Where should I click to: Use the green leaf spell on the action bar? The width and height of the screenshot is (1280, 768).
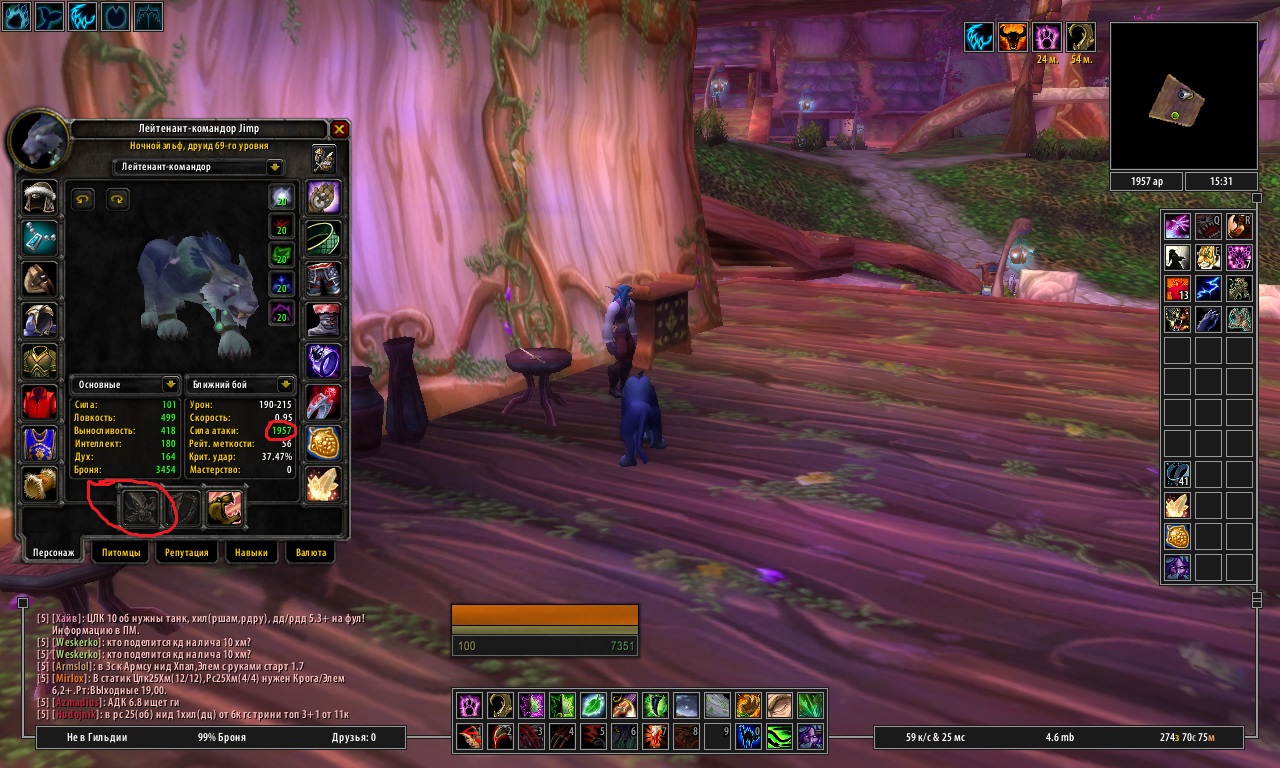(594, 705)
